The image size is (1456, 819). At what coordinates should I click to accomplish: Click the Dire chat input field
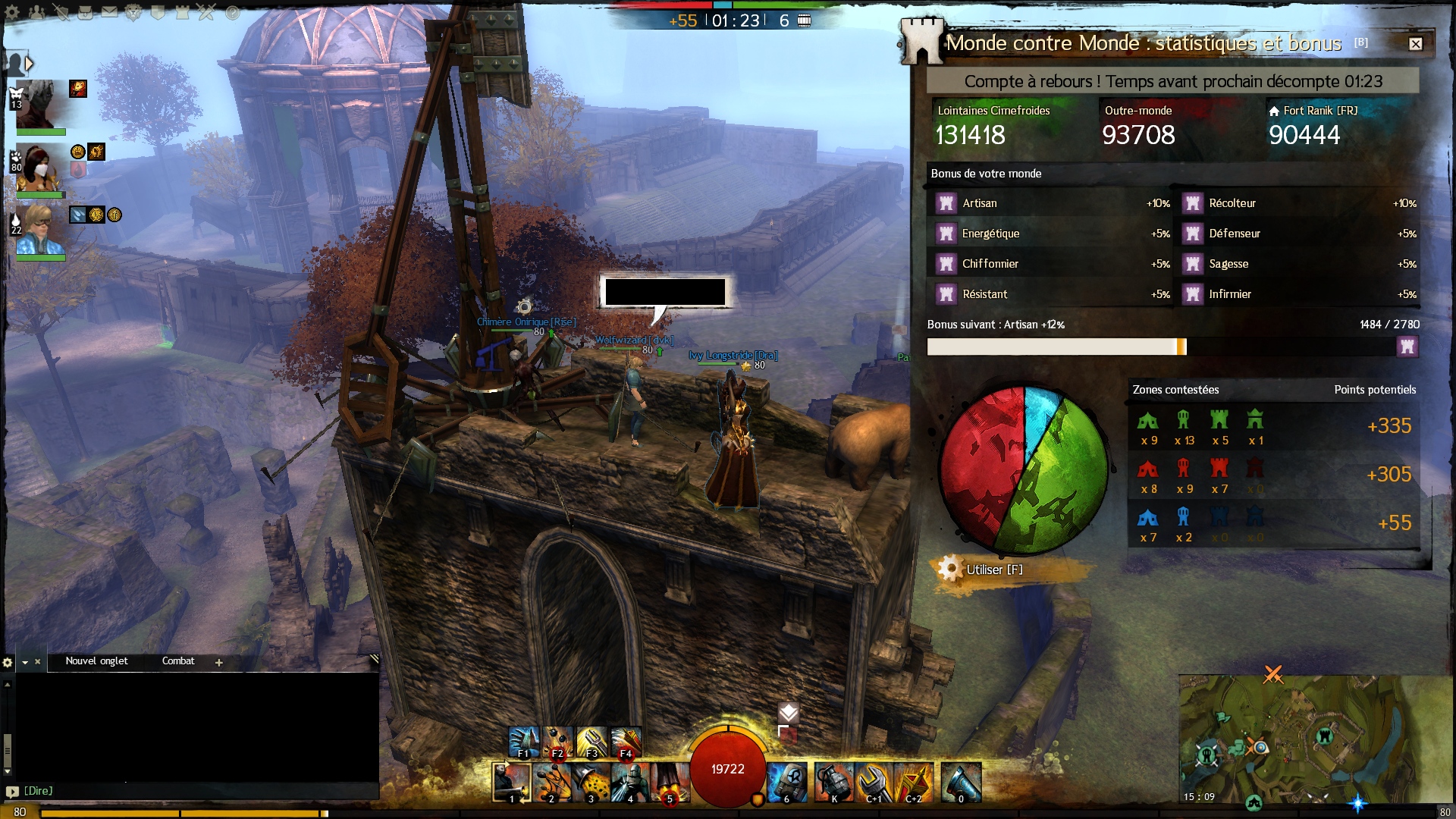pyautogui.click(x=197, y=791)
